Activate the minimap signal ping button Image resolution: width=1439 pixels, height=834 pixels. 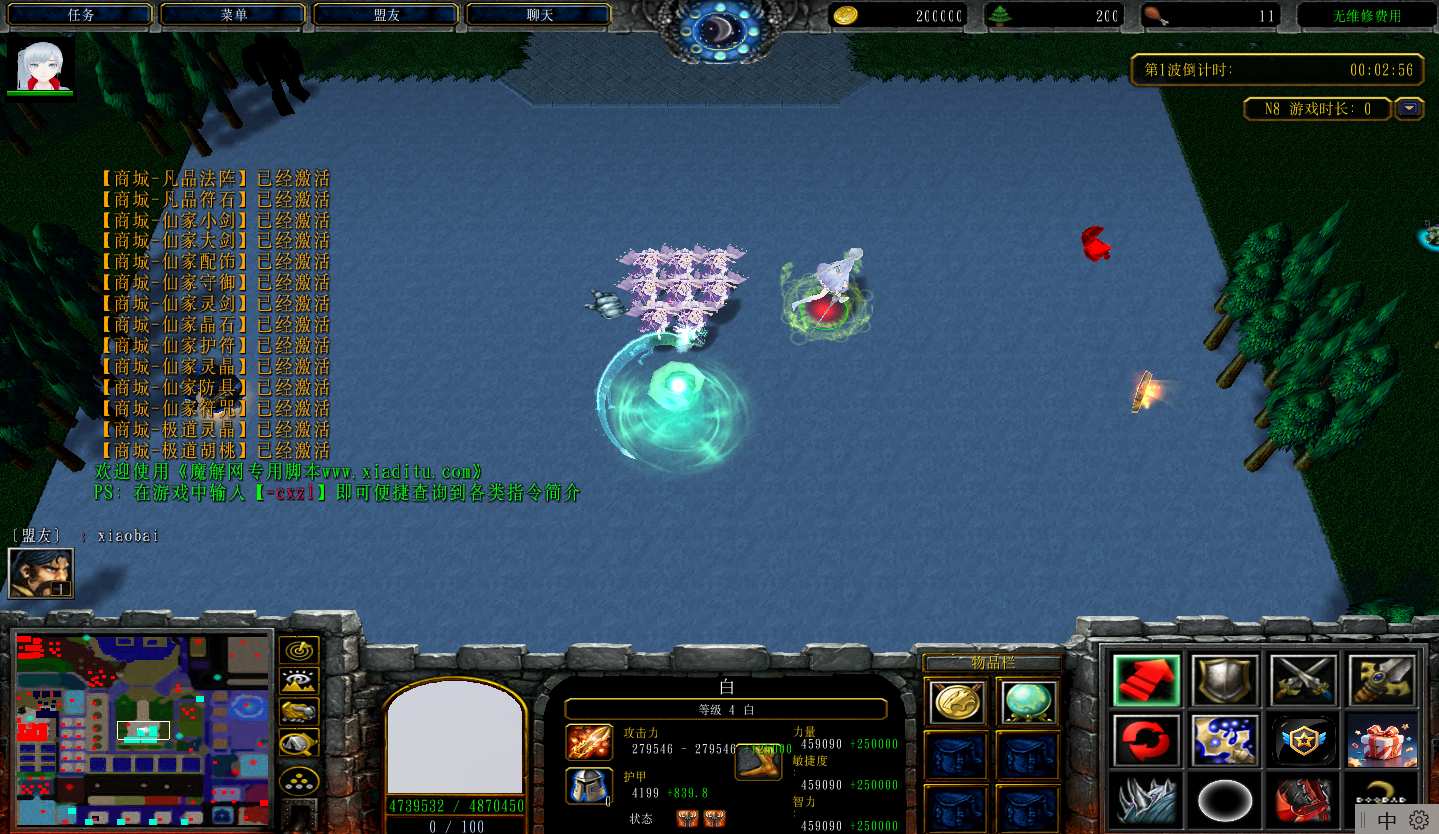299,650
